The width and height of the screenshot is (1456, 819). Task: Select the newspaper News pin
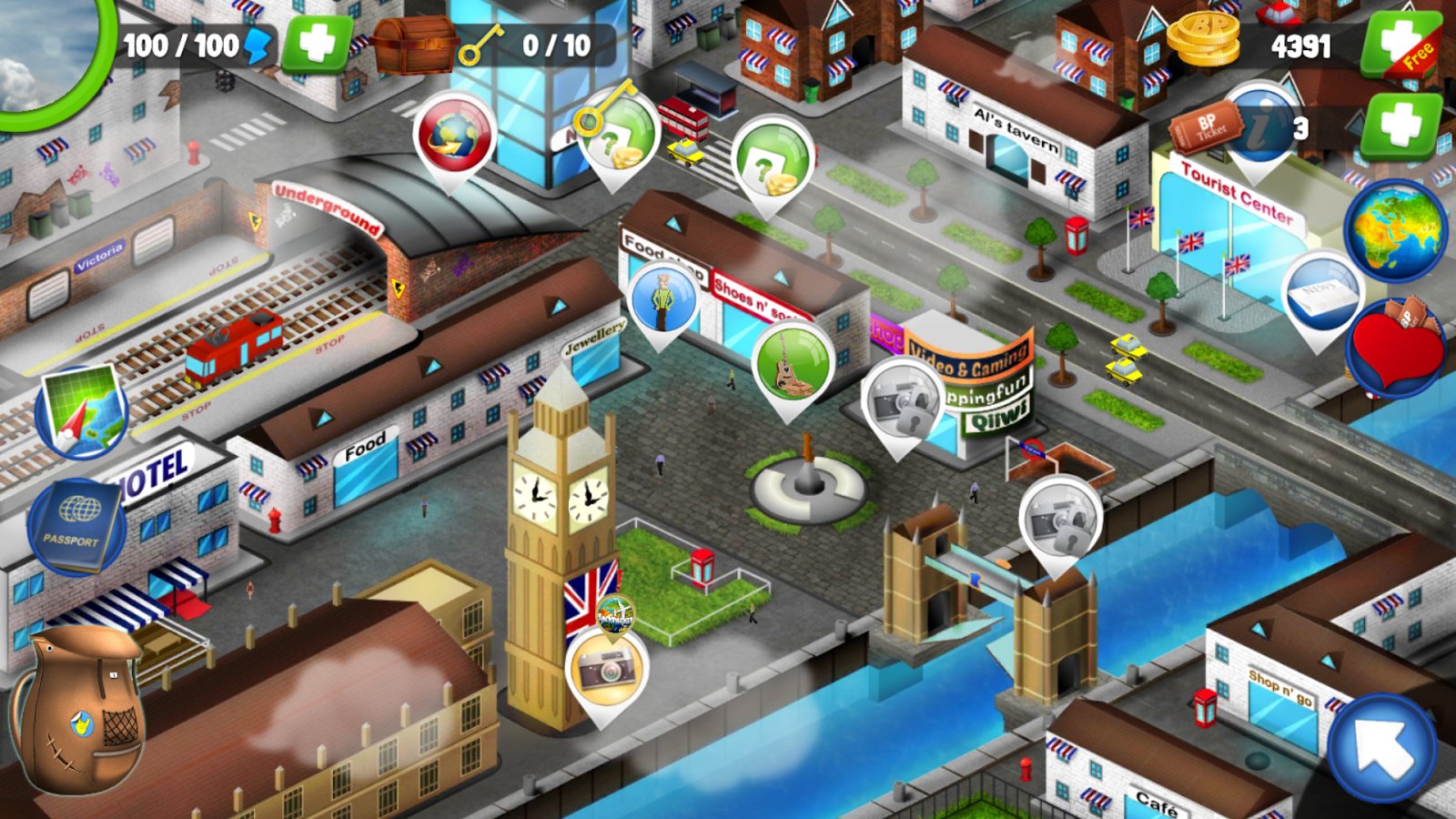1320,297
